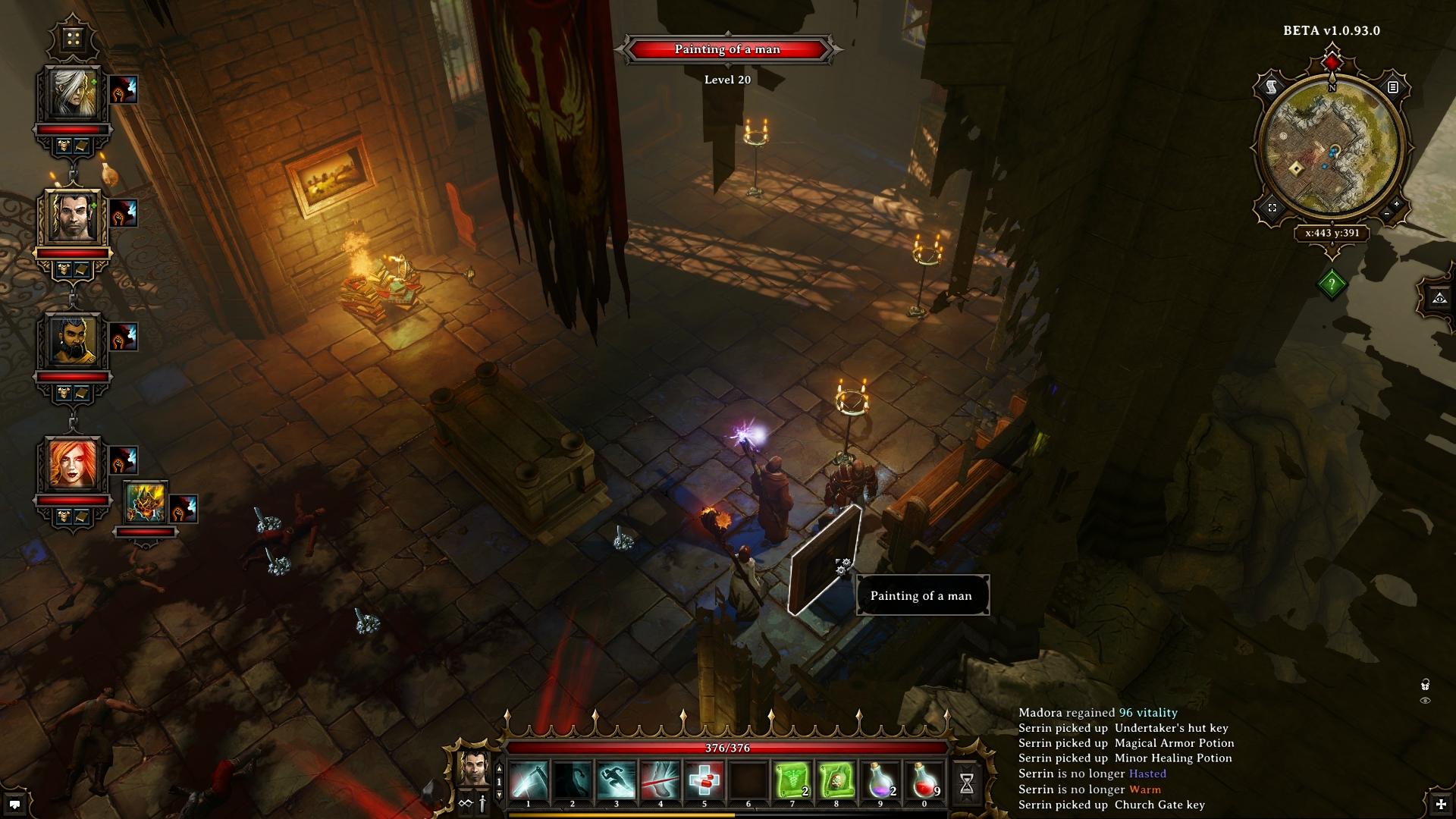
Task: Activate the red cross first aid skill
Action: [x=704, y=781]
